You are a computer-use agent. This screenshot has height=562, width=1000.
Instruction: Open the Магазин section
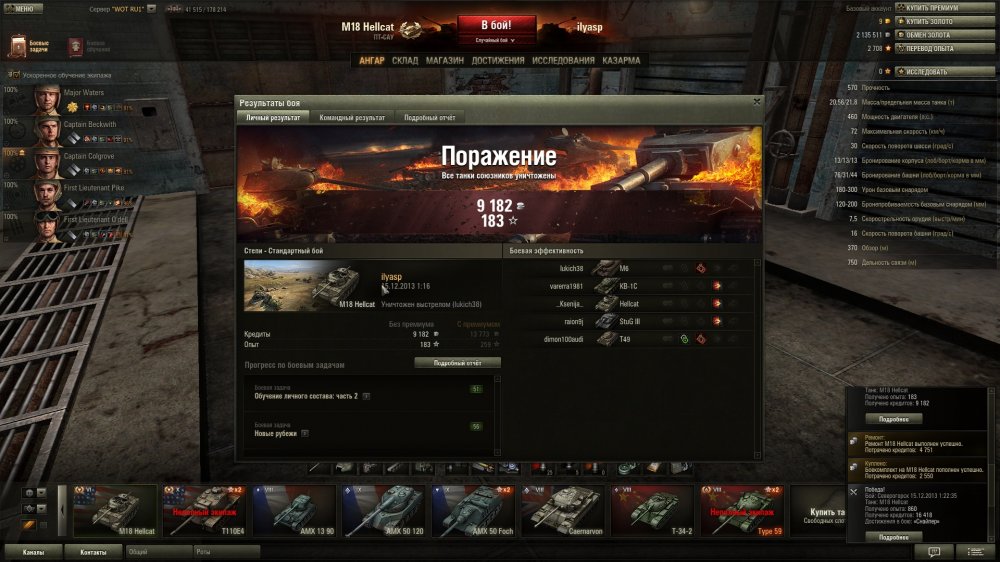point(444,60)
